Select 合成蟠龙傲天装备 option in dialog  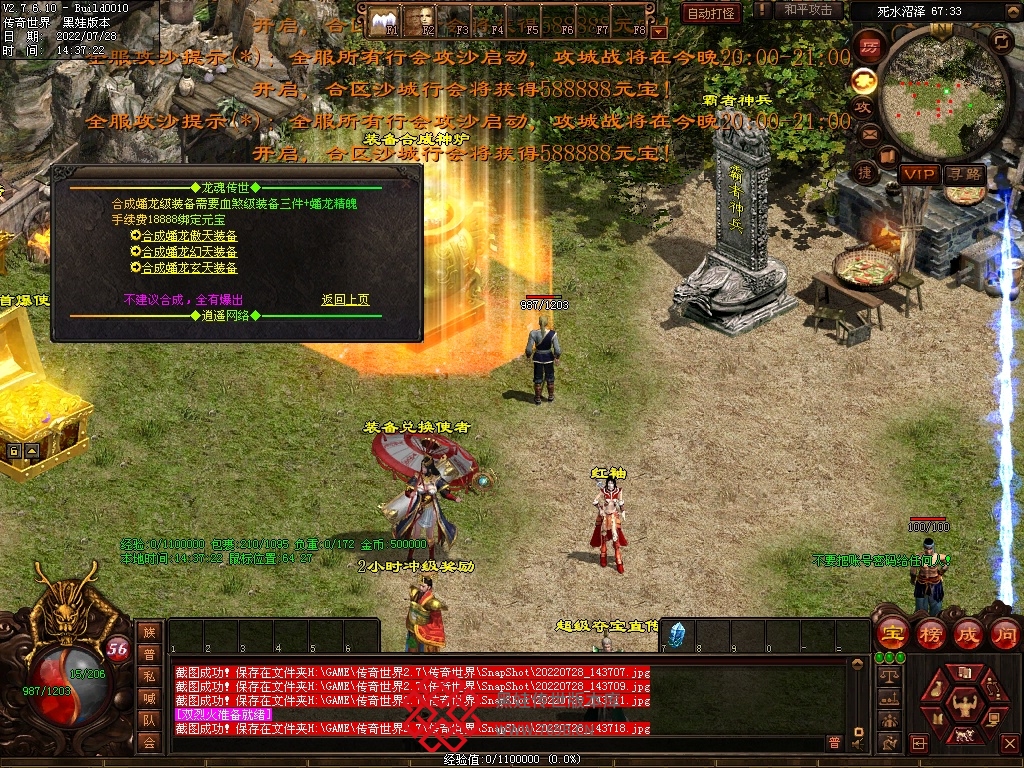coord(189,236)
